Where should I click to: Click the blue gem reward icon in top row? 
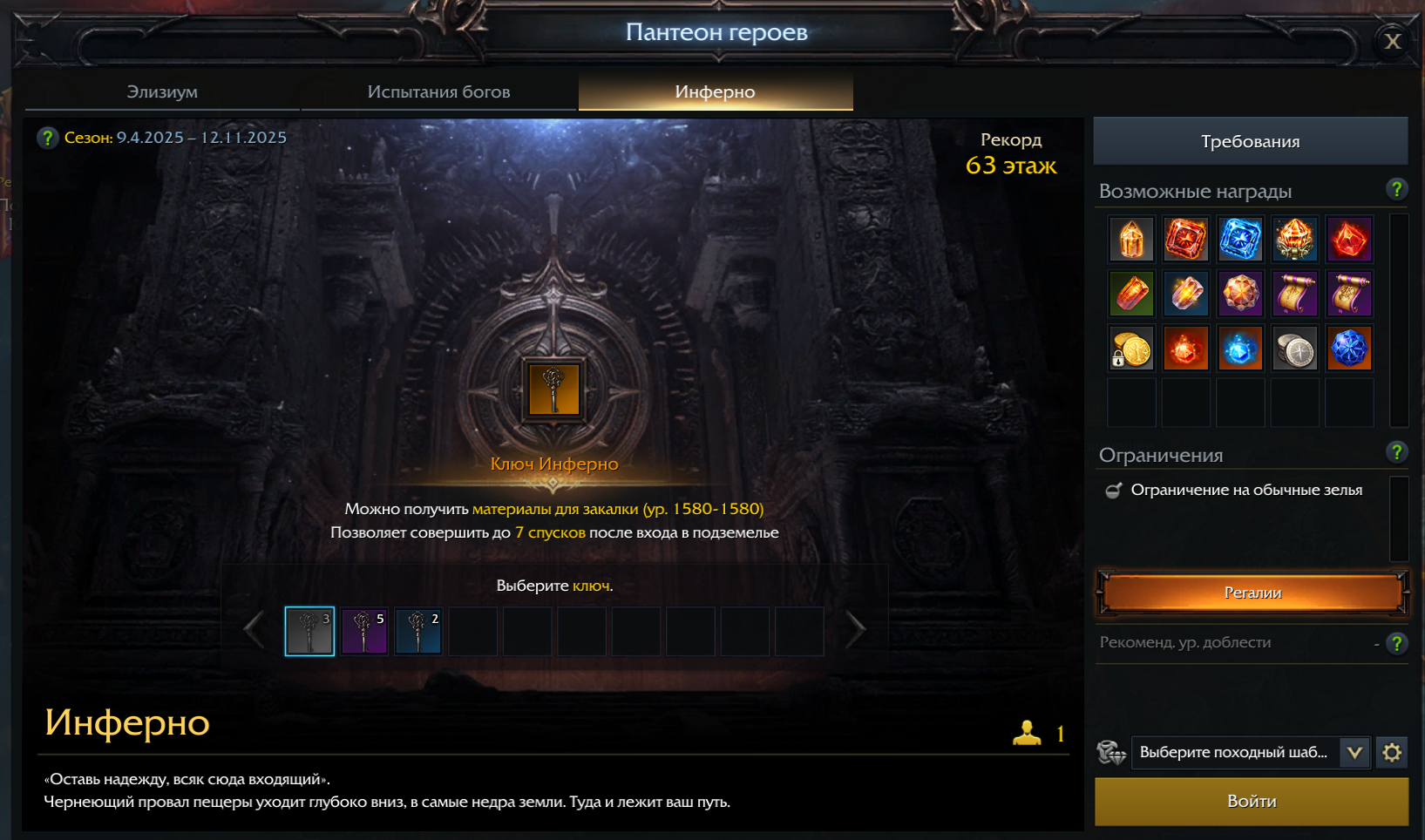[1240, 239]
